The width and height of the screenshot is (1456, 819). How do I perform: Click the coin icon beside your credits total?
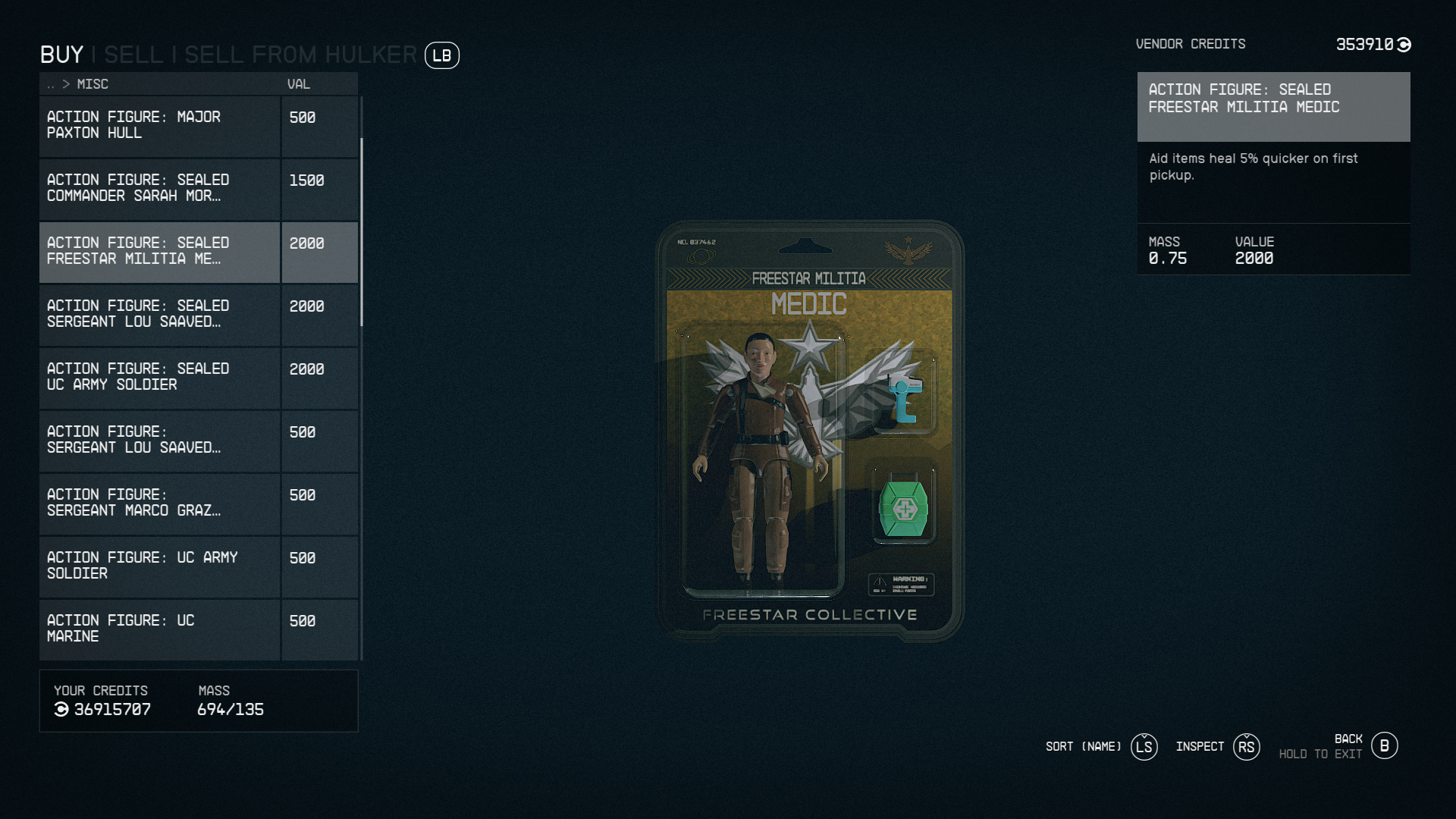60,709
